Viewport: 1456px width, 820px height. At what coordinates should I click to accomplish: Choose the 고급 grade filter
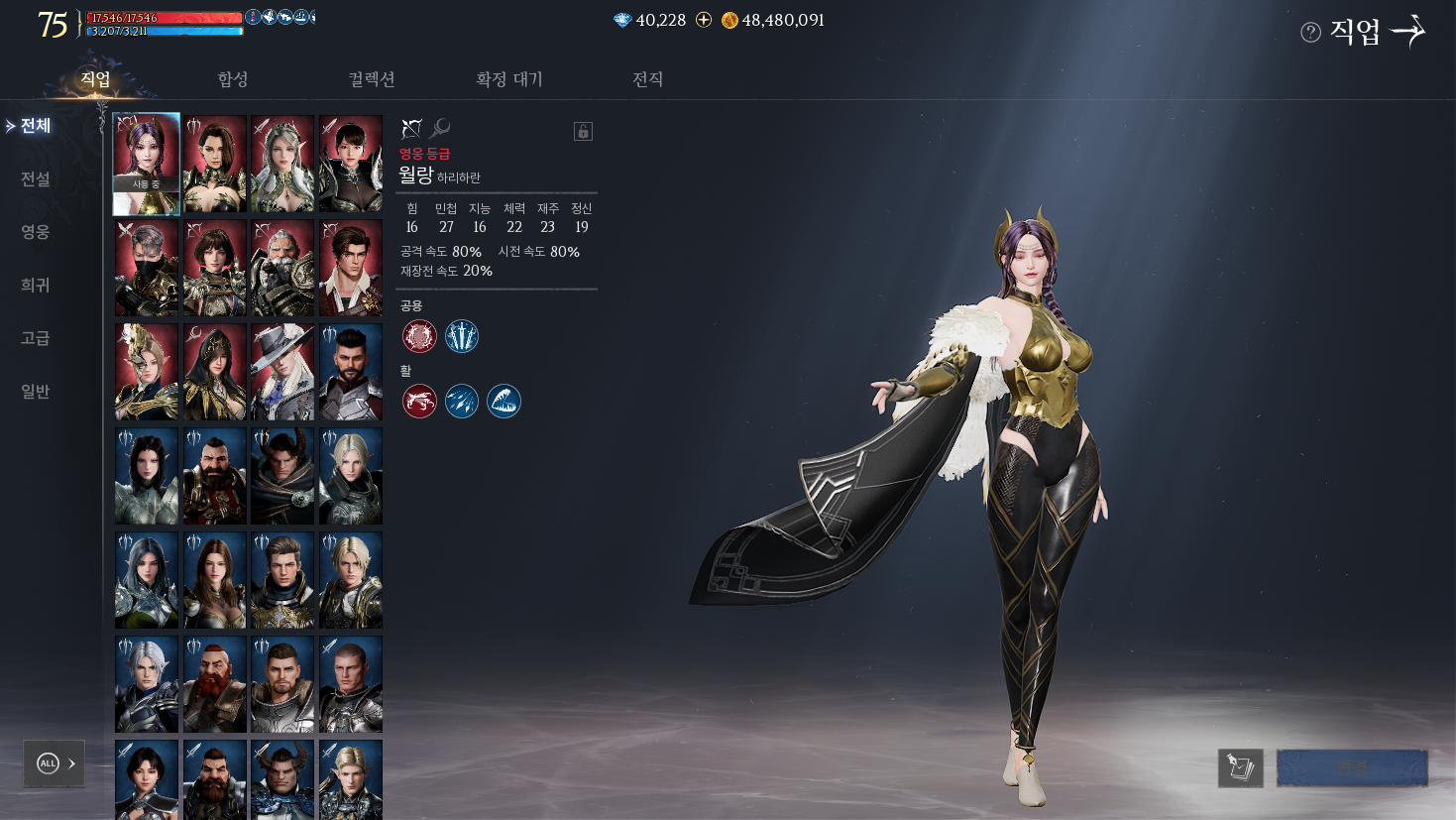(36, 338)
